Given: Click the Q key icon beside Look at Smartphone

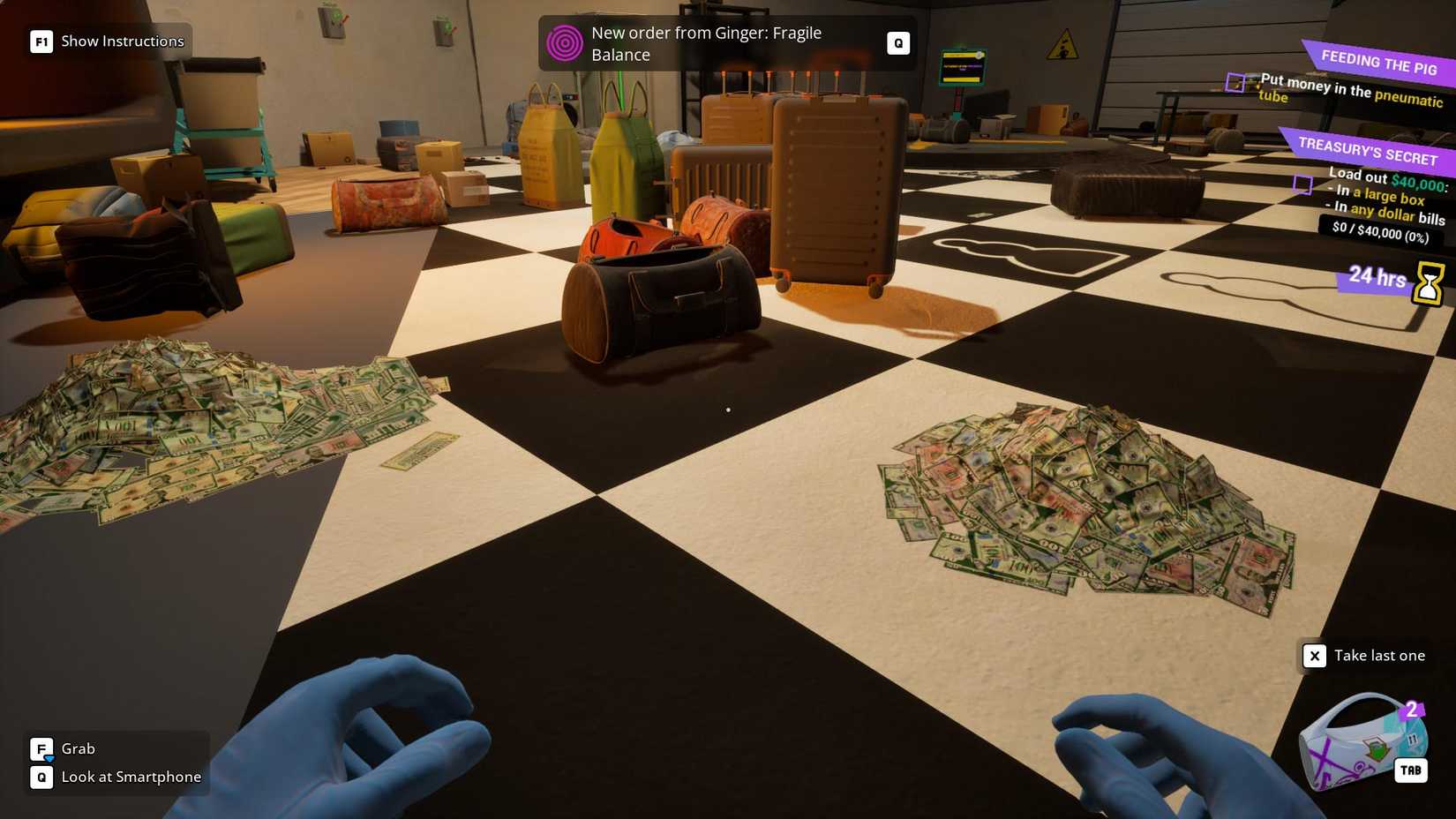Looking at the screenshot, I should (x=41, y=778).
